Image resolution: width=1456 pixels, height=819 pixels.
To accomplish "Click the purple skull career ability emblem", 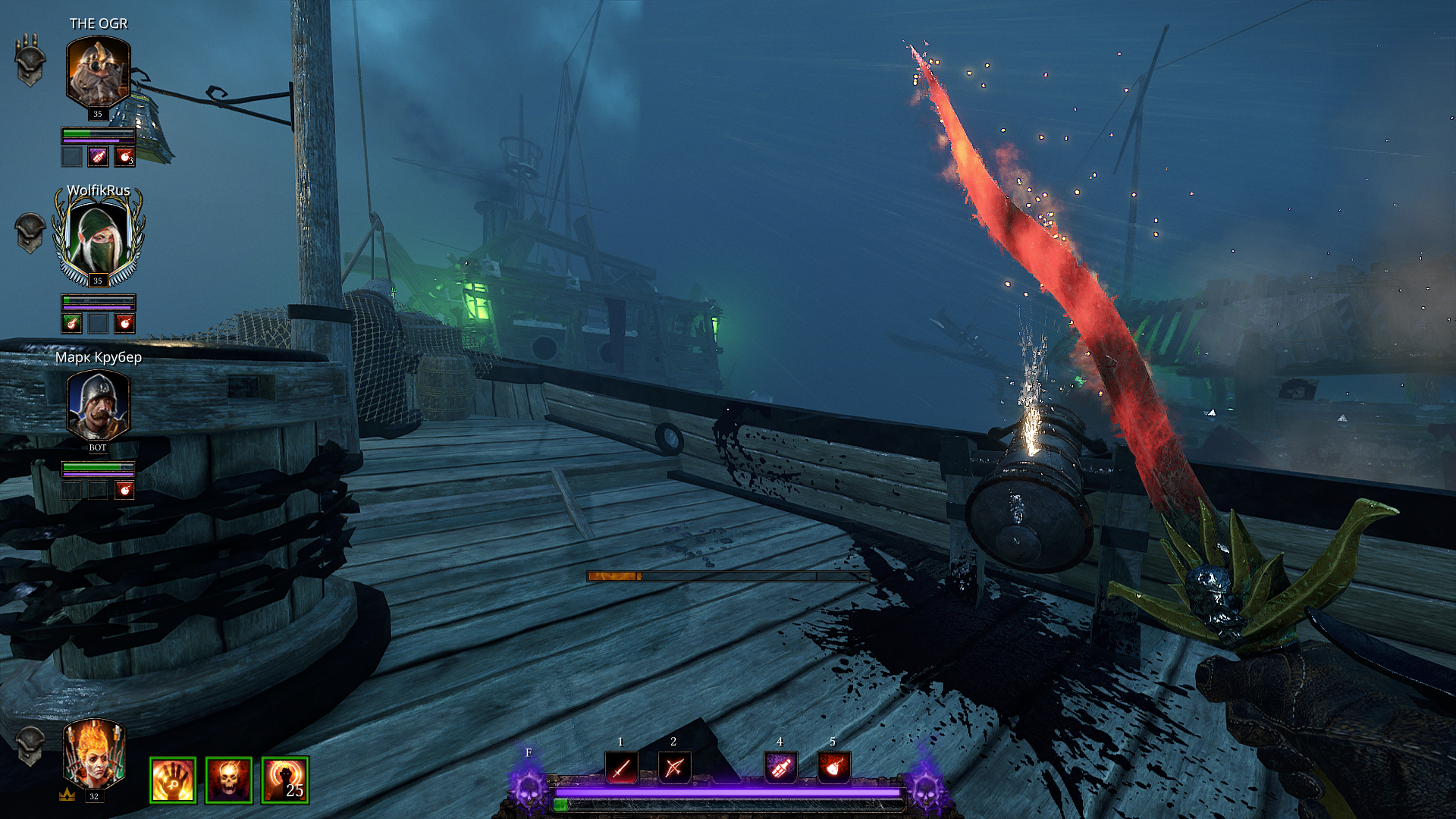I will pos(529,789).
